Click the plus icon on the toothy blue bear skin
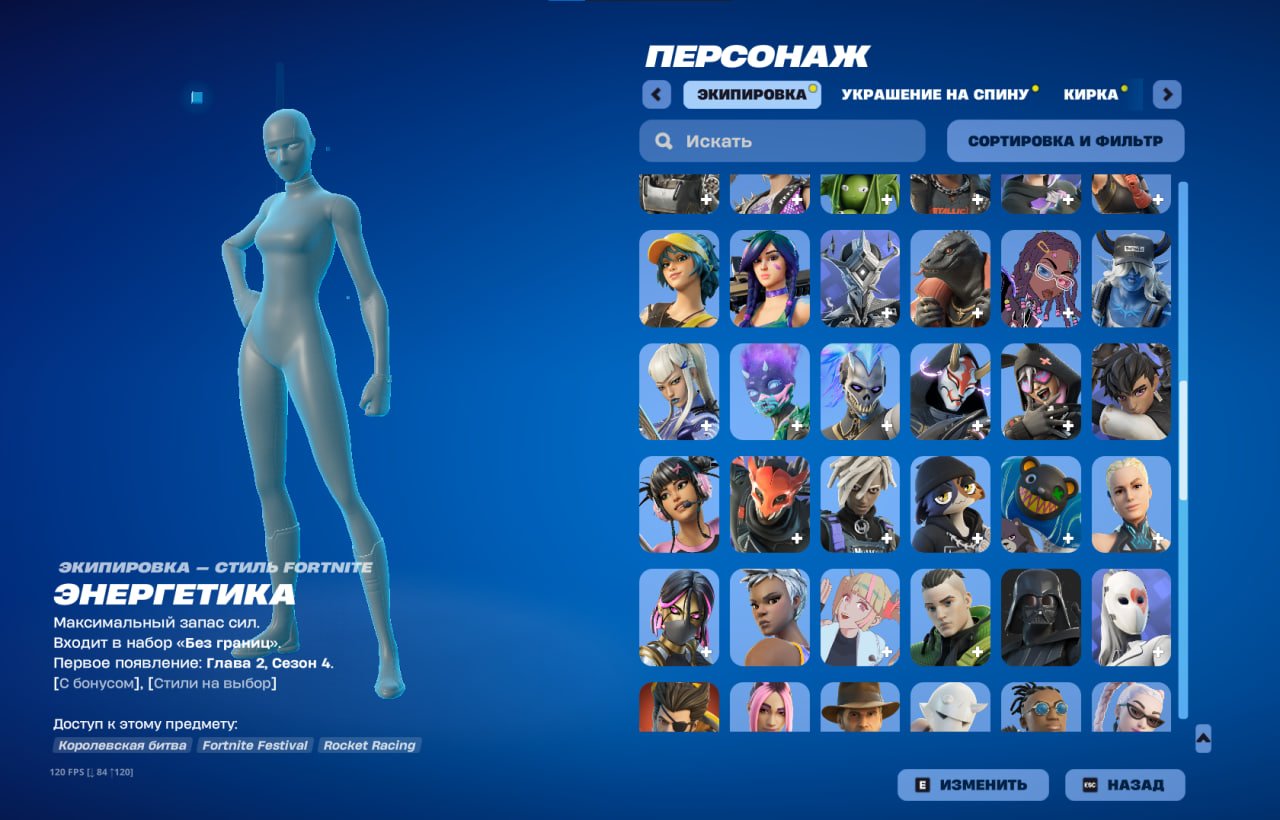Image resolution: width=1280 pixels, height=820 pixels. click(x=1068, y=537)
